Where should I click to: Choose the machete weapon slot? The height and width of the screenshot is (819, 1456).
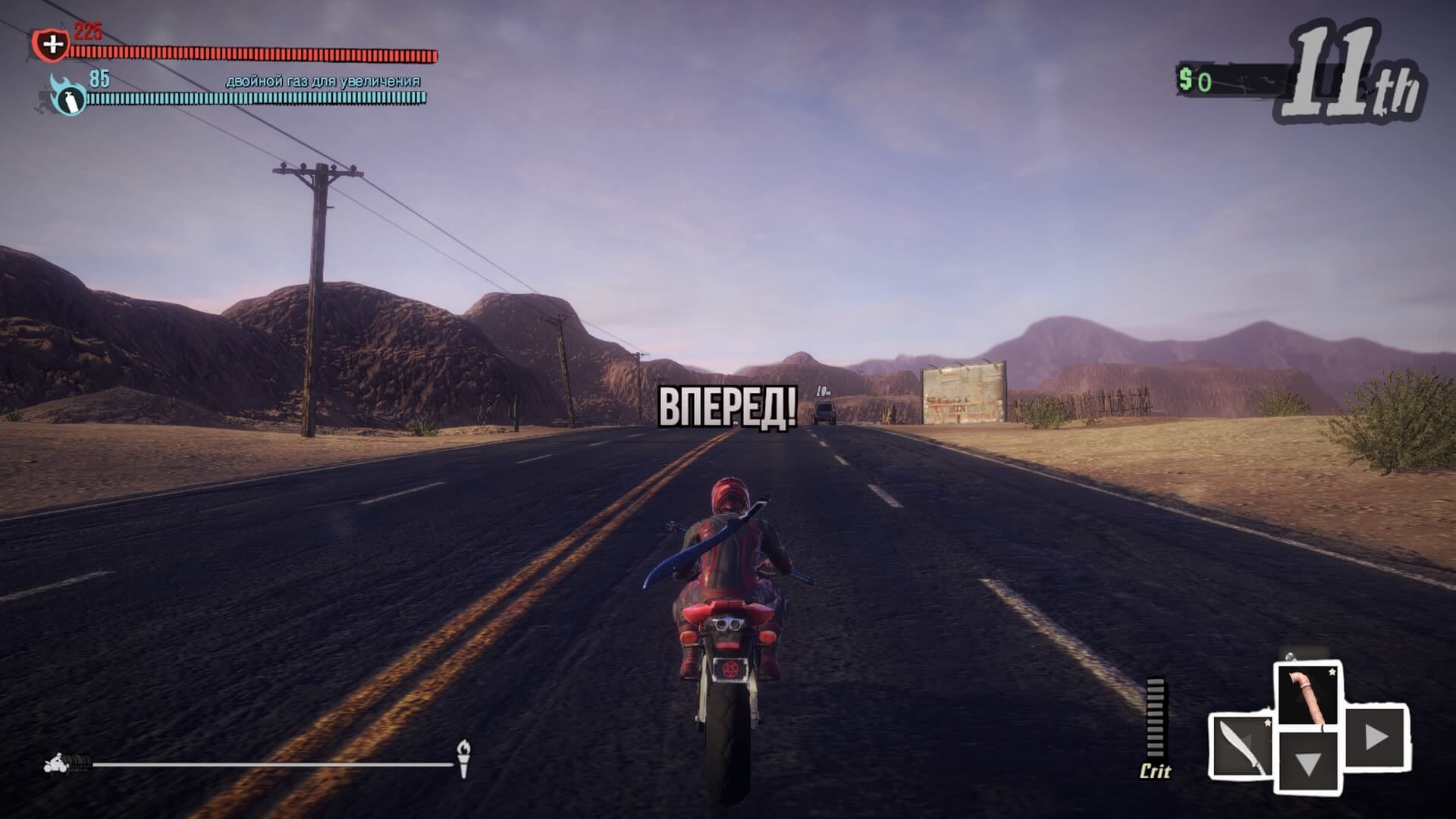(x=1241, y=746)
